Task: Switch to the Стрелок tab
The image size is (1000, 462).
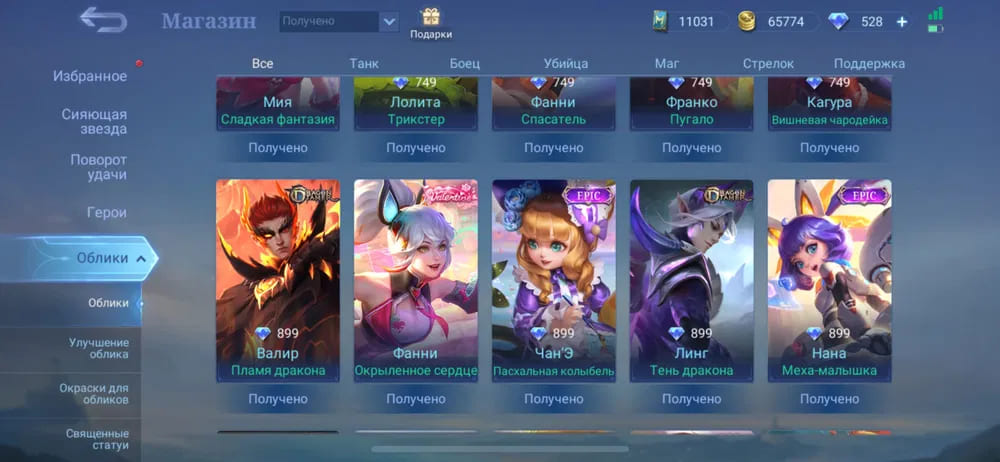Action: click(768, 63)
